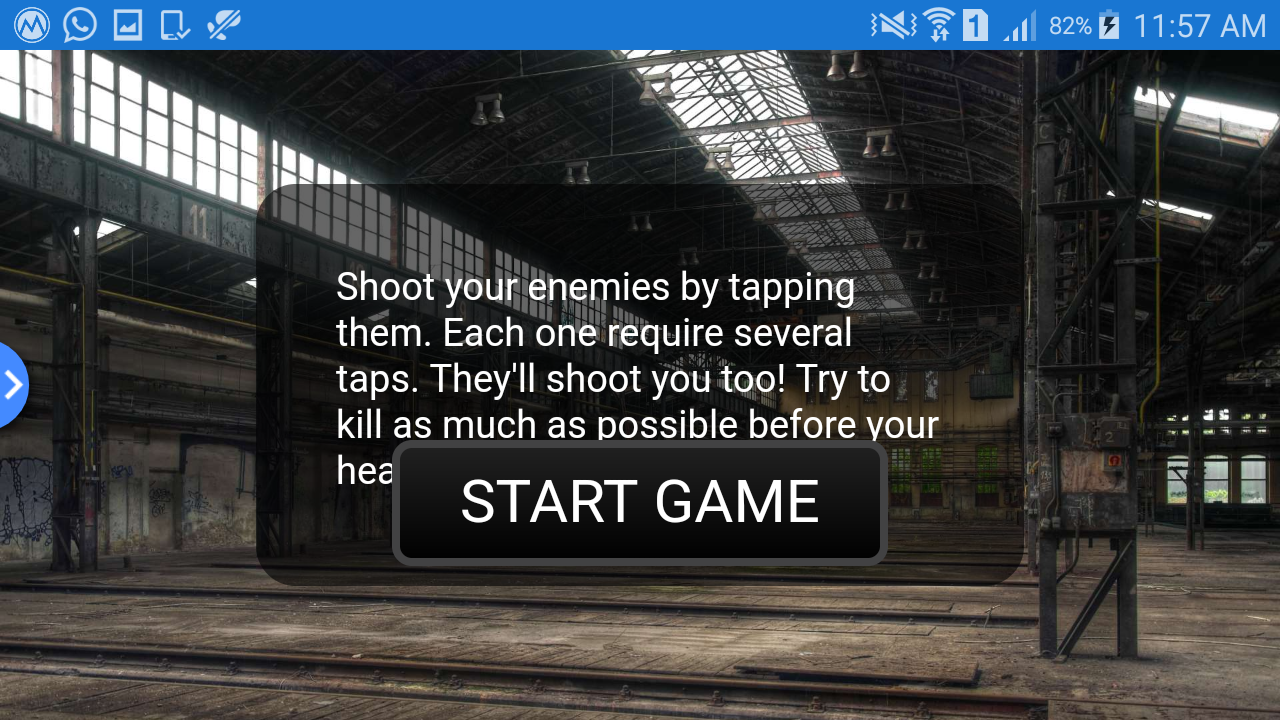Image resolution: width=1280 pixels, height=720 pixels.
Task: Open the device check notification icon
Action: click(x=174, y=25)
